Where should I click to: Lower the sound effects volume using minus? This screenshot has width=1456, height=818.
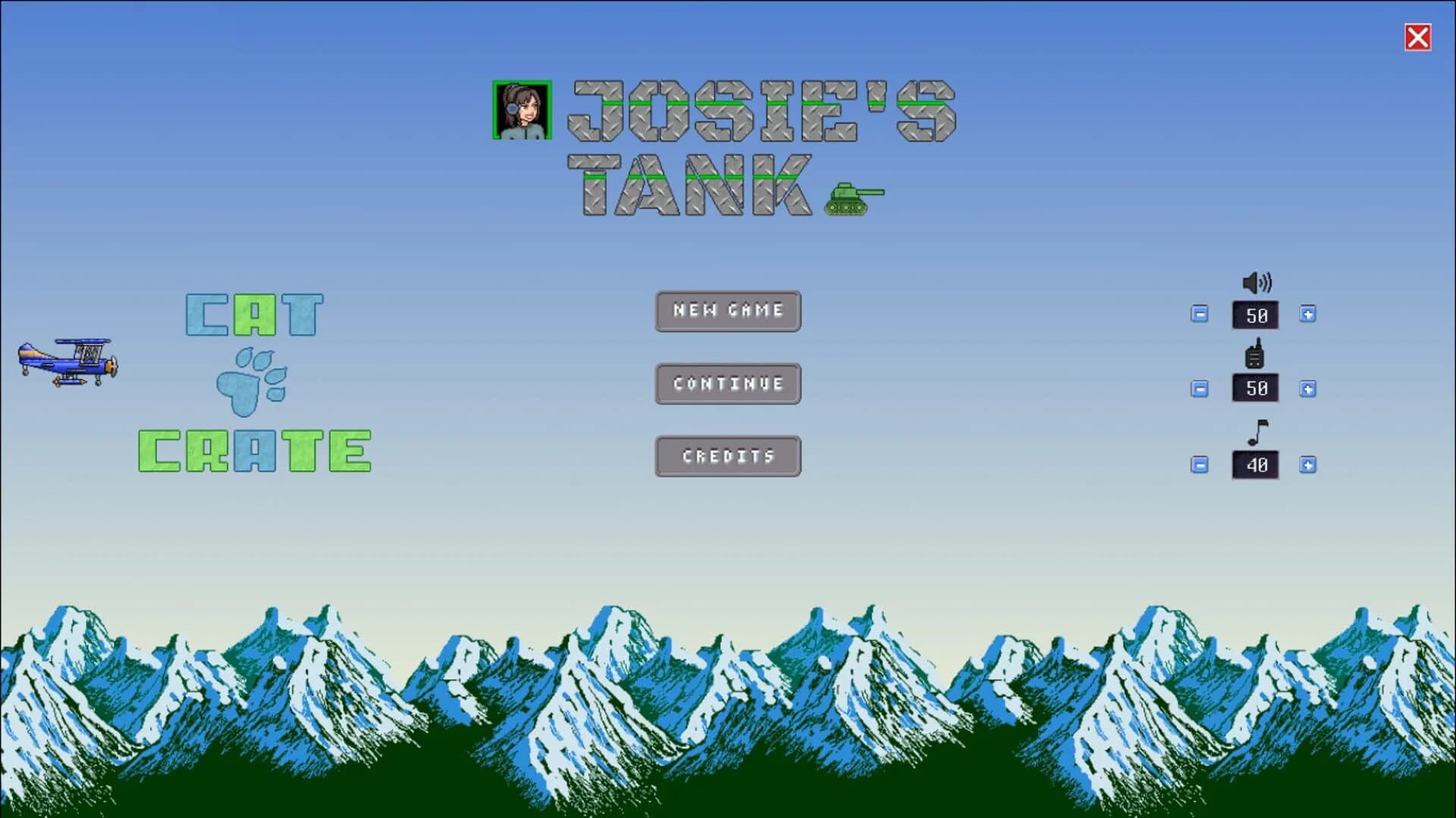[x=1199, y=315]
